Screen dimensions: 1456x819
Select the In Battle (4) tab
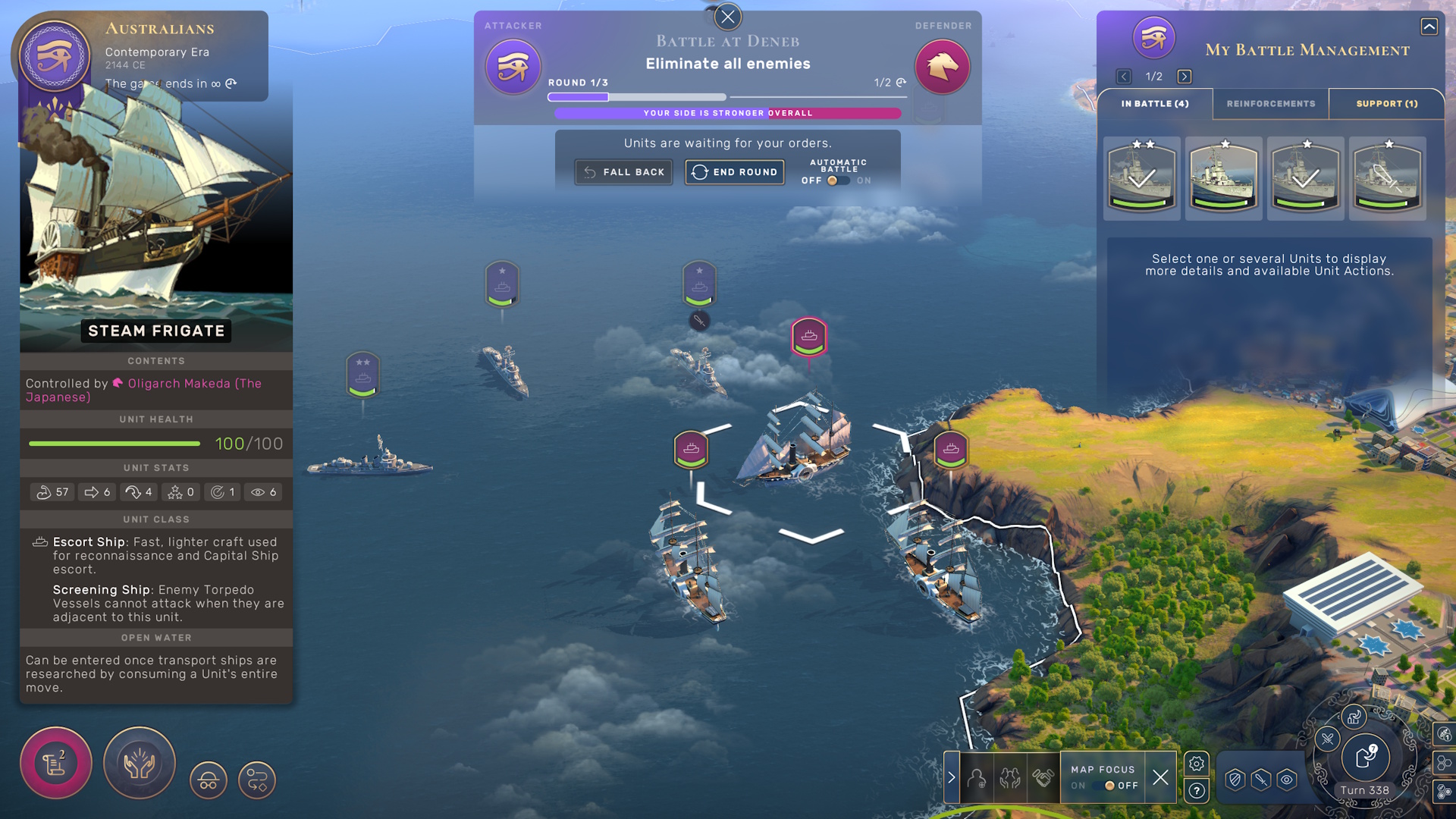1154,104
